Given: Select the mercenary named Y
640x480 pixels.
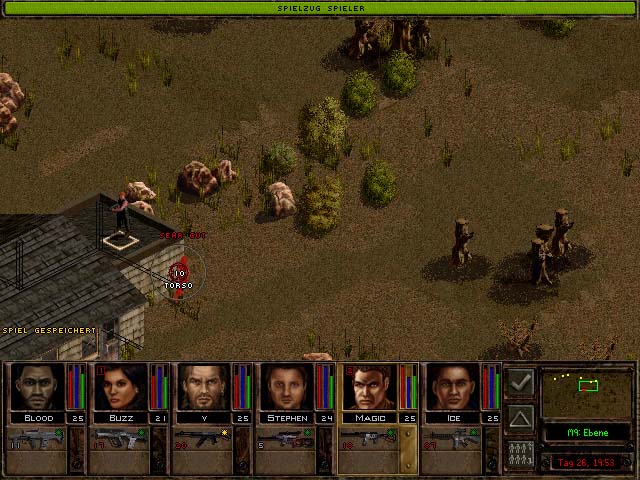Looking at the screenshot, I should [x=204, y=387].
